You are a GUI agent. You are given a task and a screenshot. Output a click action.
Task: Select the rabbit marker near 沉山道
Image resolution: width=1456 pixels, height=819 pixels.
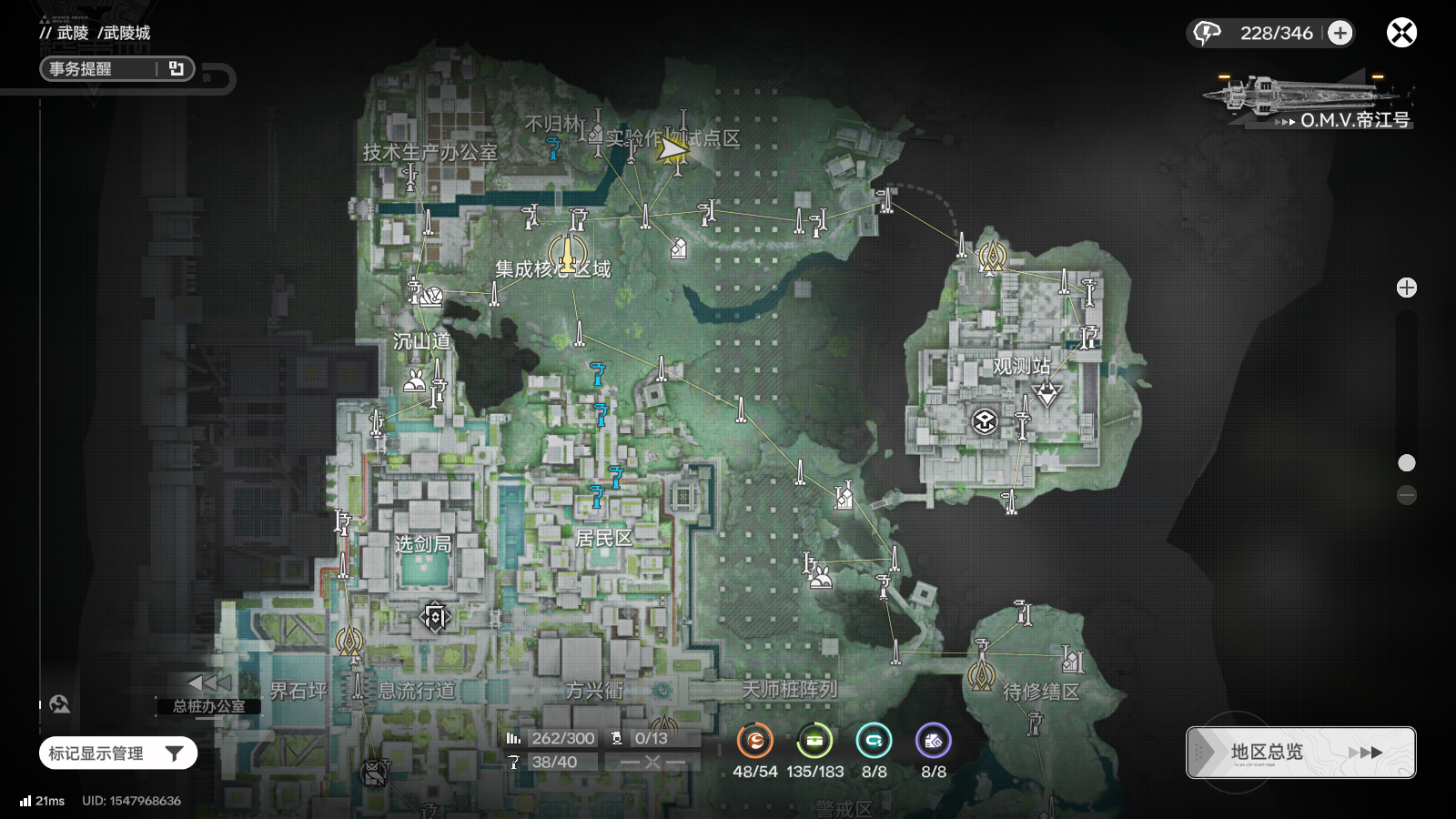point(414,380)
